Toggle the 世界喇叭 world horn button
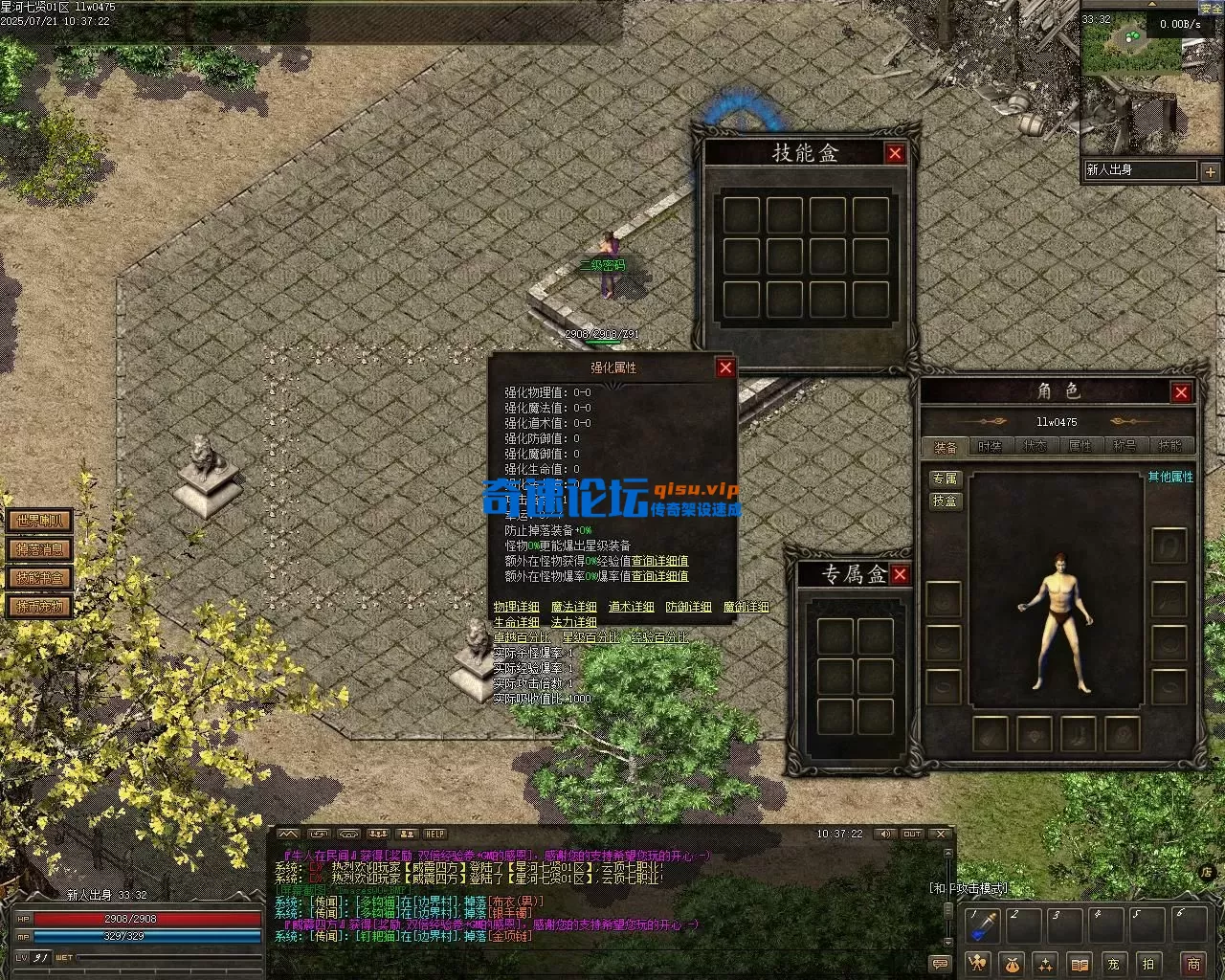The image size is (1225, 980). (39, 521)
